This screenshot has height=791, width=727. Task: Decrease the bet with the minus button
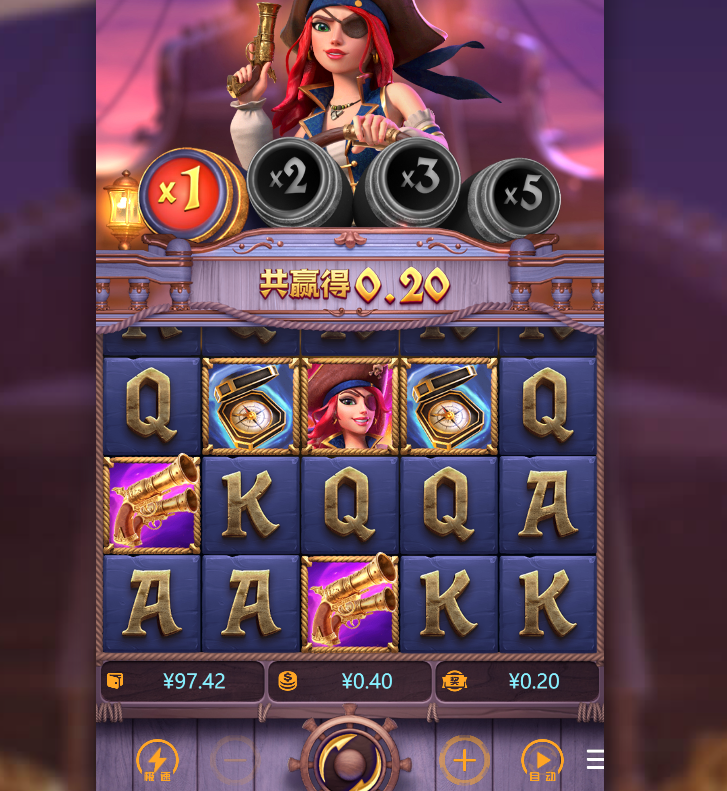[x=234, y=761]
